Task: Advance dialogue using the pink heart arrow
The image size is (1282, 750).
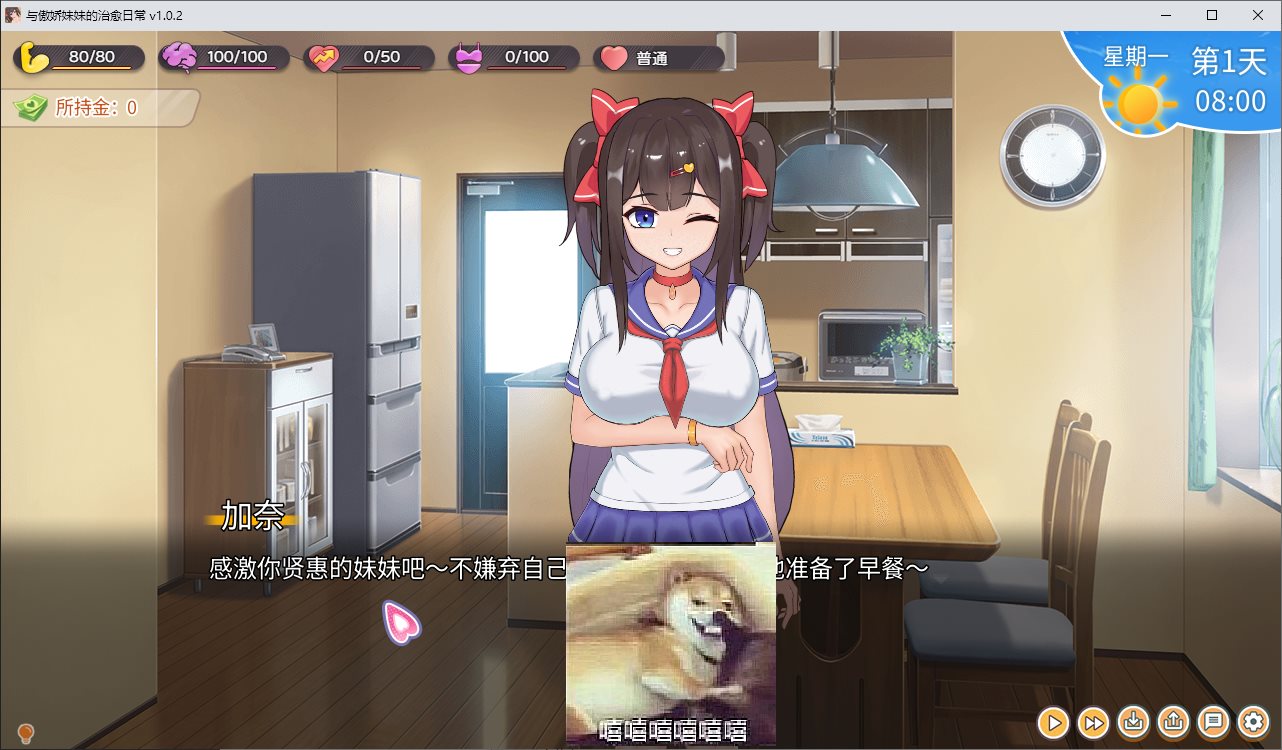Action: click(x=402, y=623)
